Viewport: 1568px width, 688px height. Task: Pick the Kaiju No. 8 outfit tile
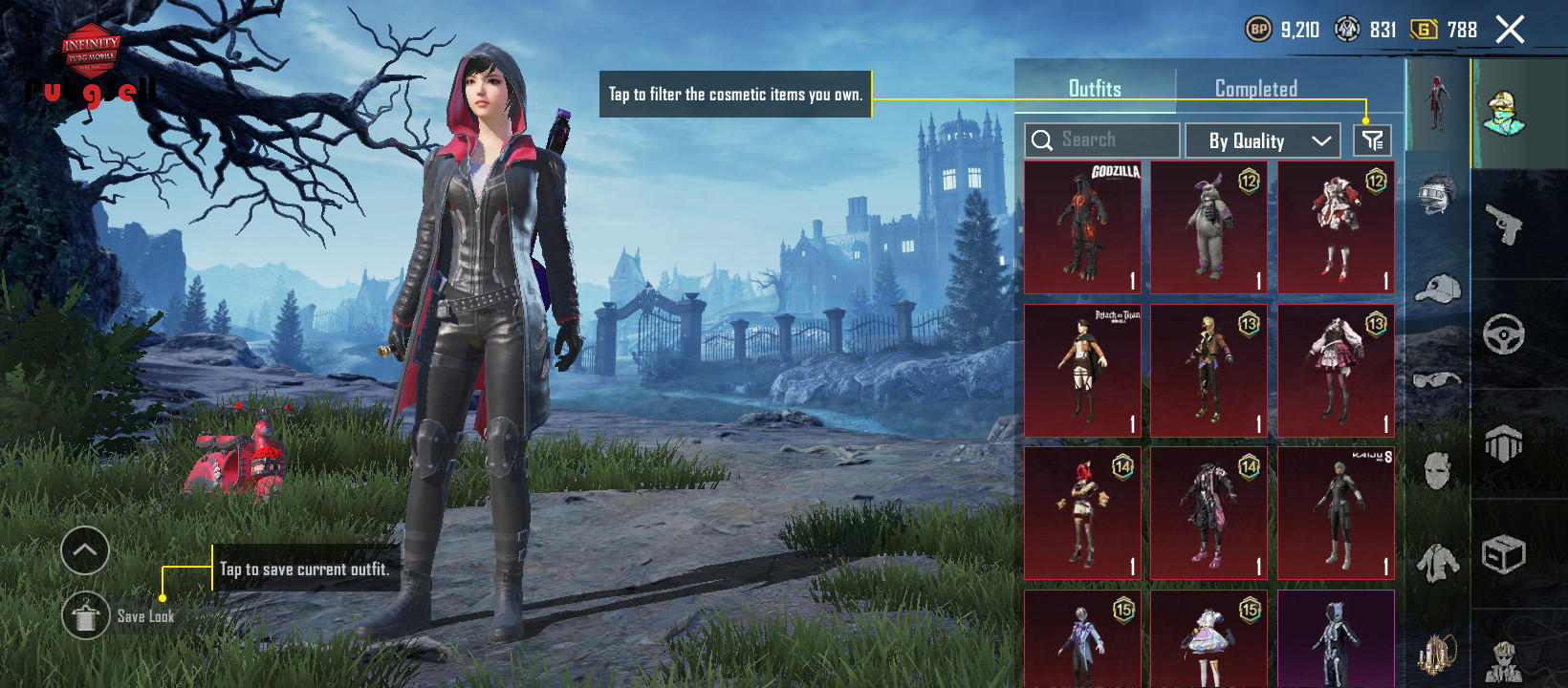click(x=1336, y=513)
